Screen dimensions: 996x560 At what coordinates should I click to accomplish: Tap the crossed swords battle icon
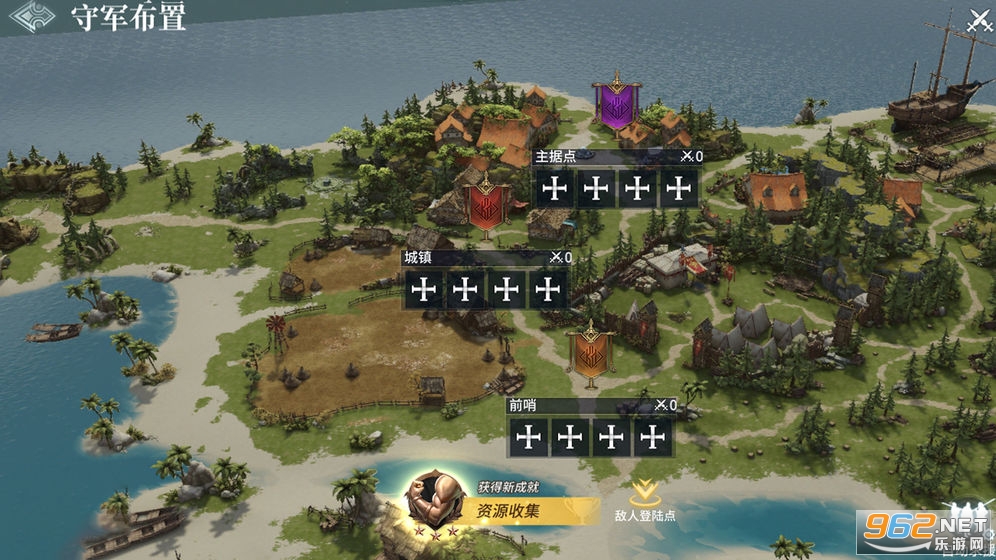978,19
